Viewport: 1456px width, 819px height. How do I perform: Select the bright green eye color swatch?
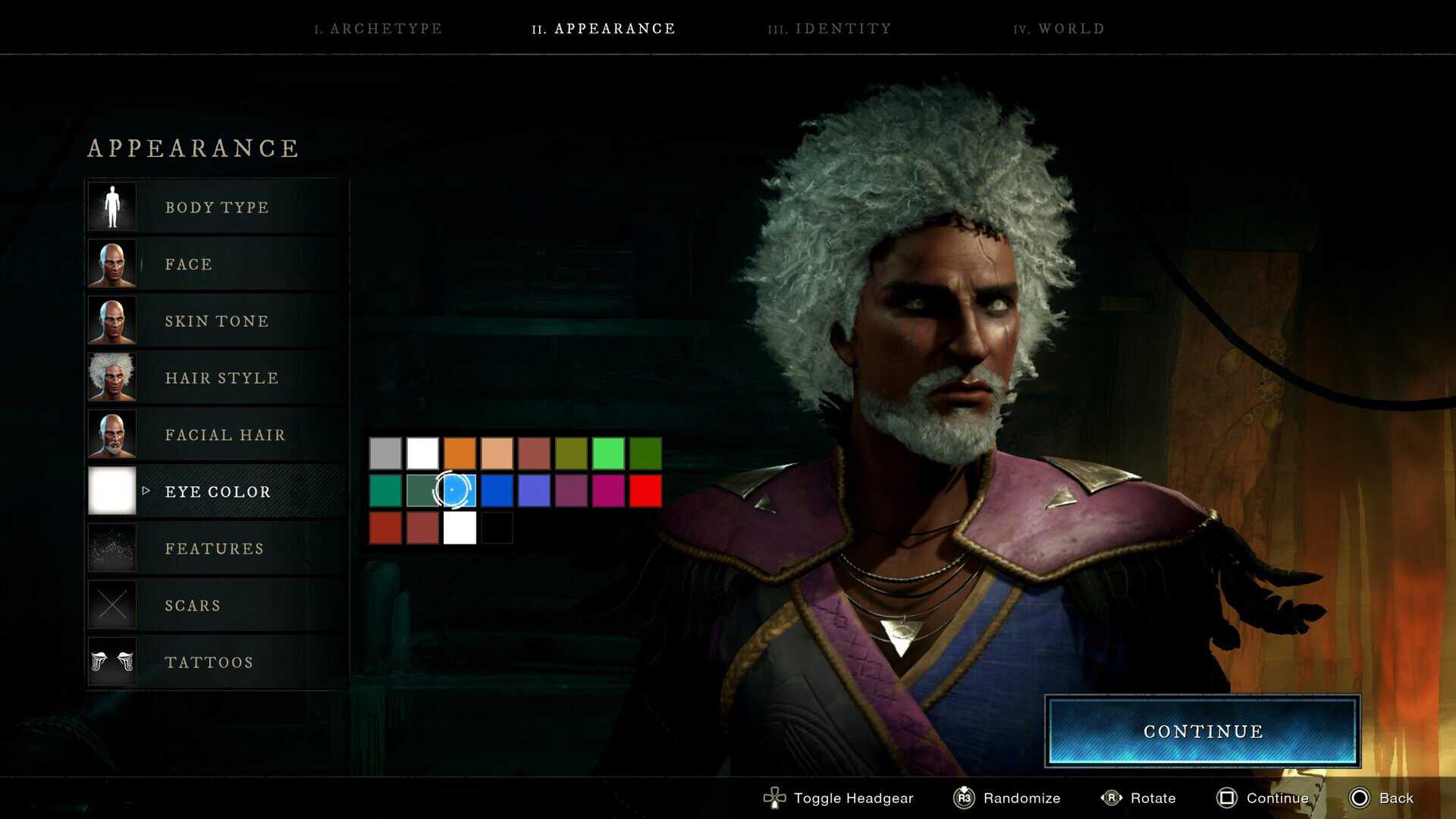click(x=607, y=453)
